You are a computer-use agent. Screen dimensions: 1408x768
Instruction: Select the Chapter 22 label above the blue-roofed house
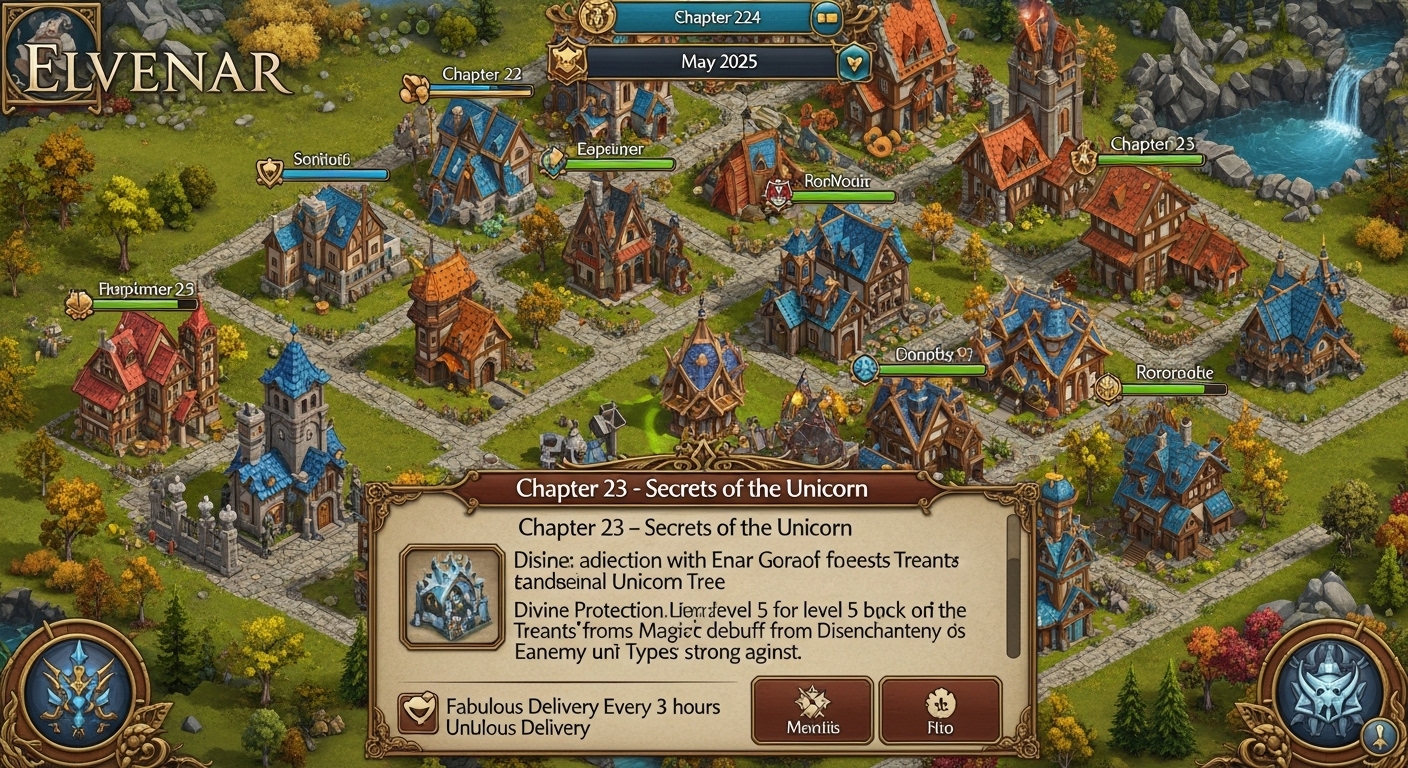click(x=481, y=74)
